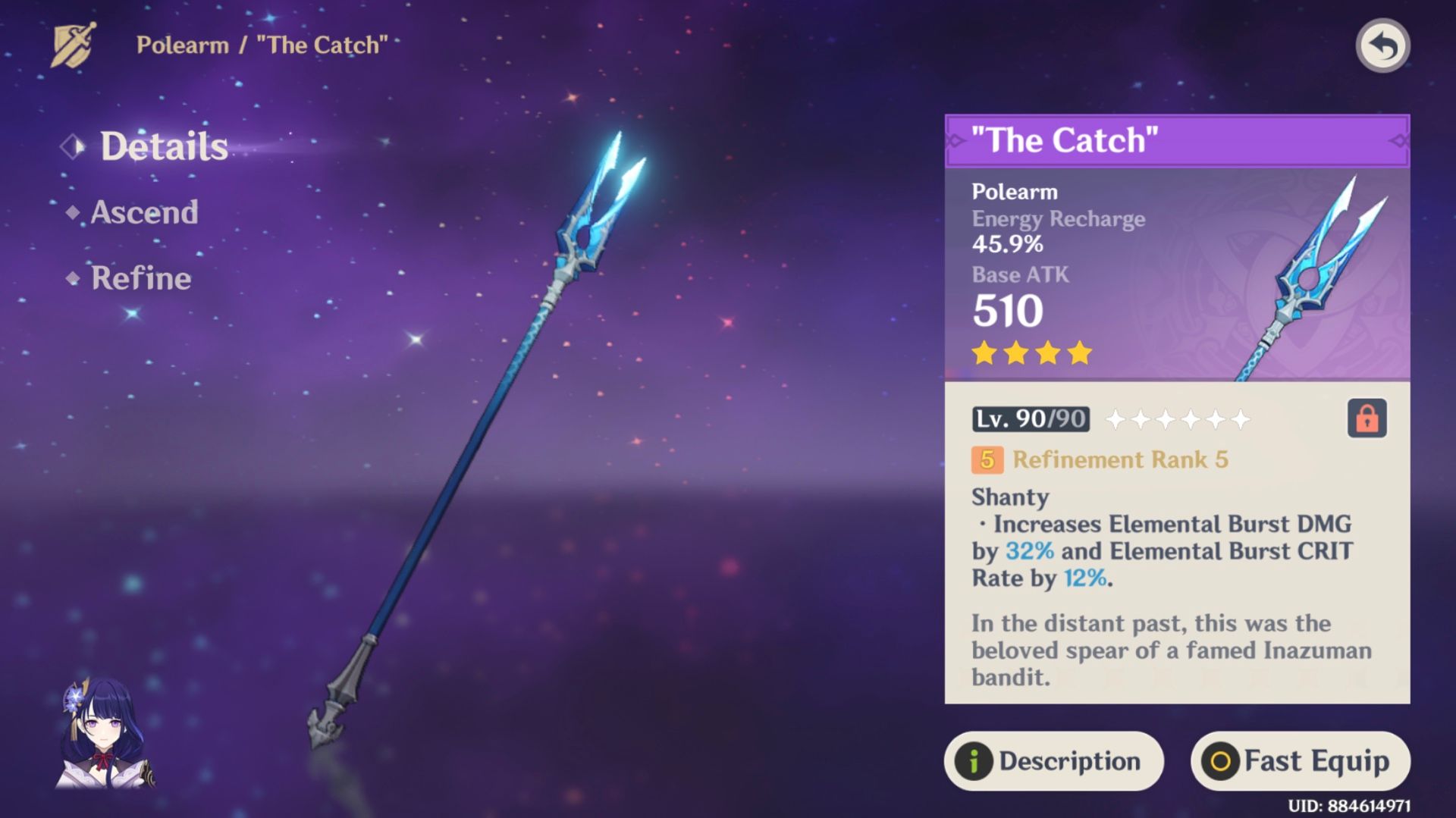This screenshot has width=1456, height=818.
Task: Click the Energy Recharge 45.9% stat value
Action: 1009,244
